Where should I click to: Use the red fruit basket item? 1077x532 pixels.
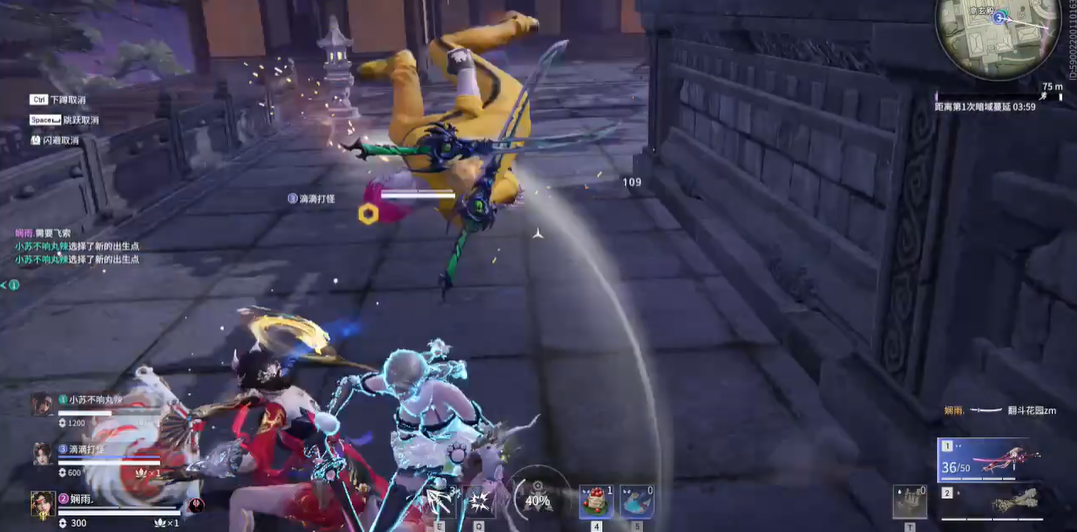[x=596, y=501]
